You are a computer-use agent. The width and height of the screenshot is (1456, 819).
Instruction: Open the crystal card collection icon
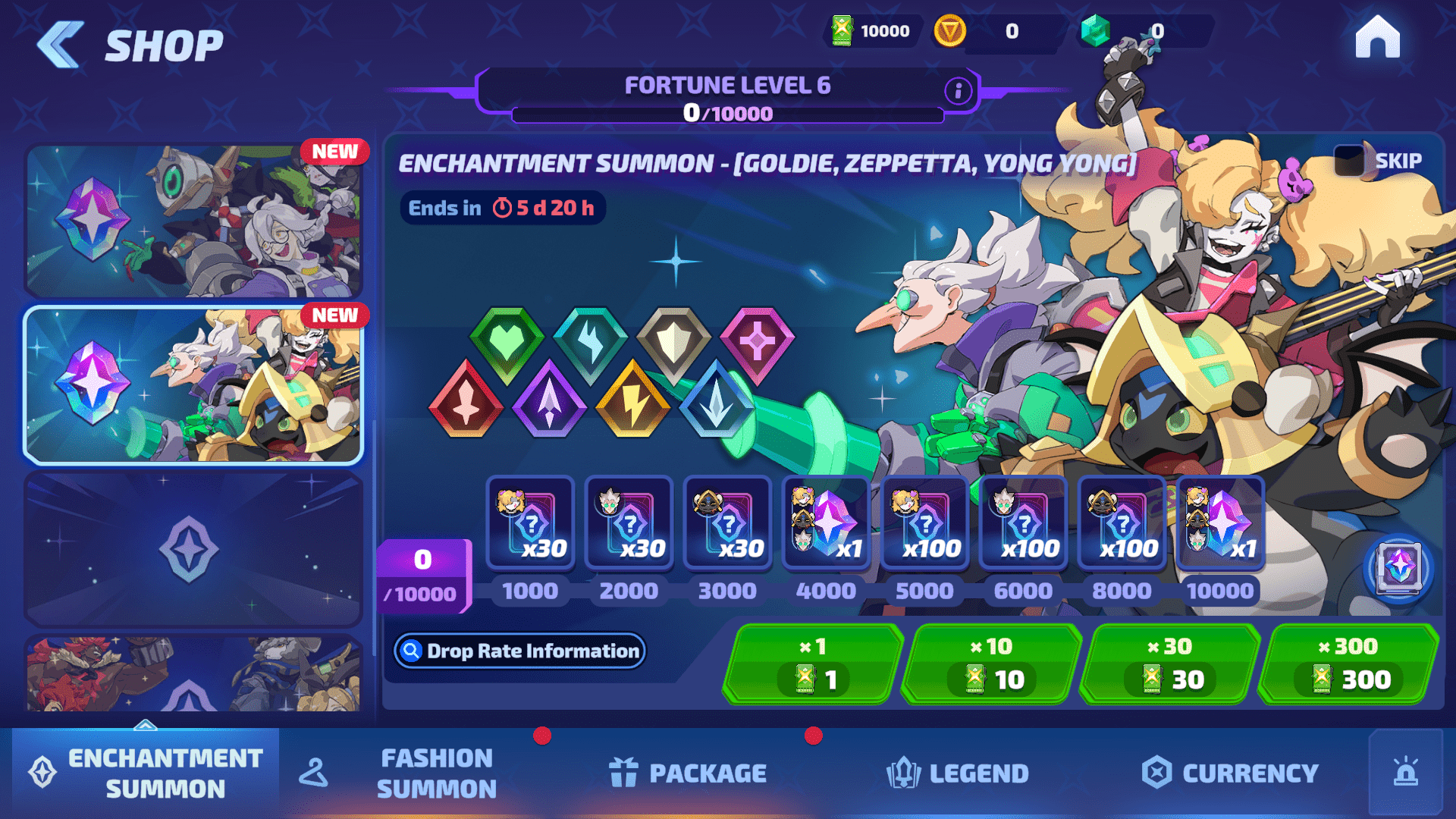point(1399,567)
